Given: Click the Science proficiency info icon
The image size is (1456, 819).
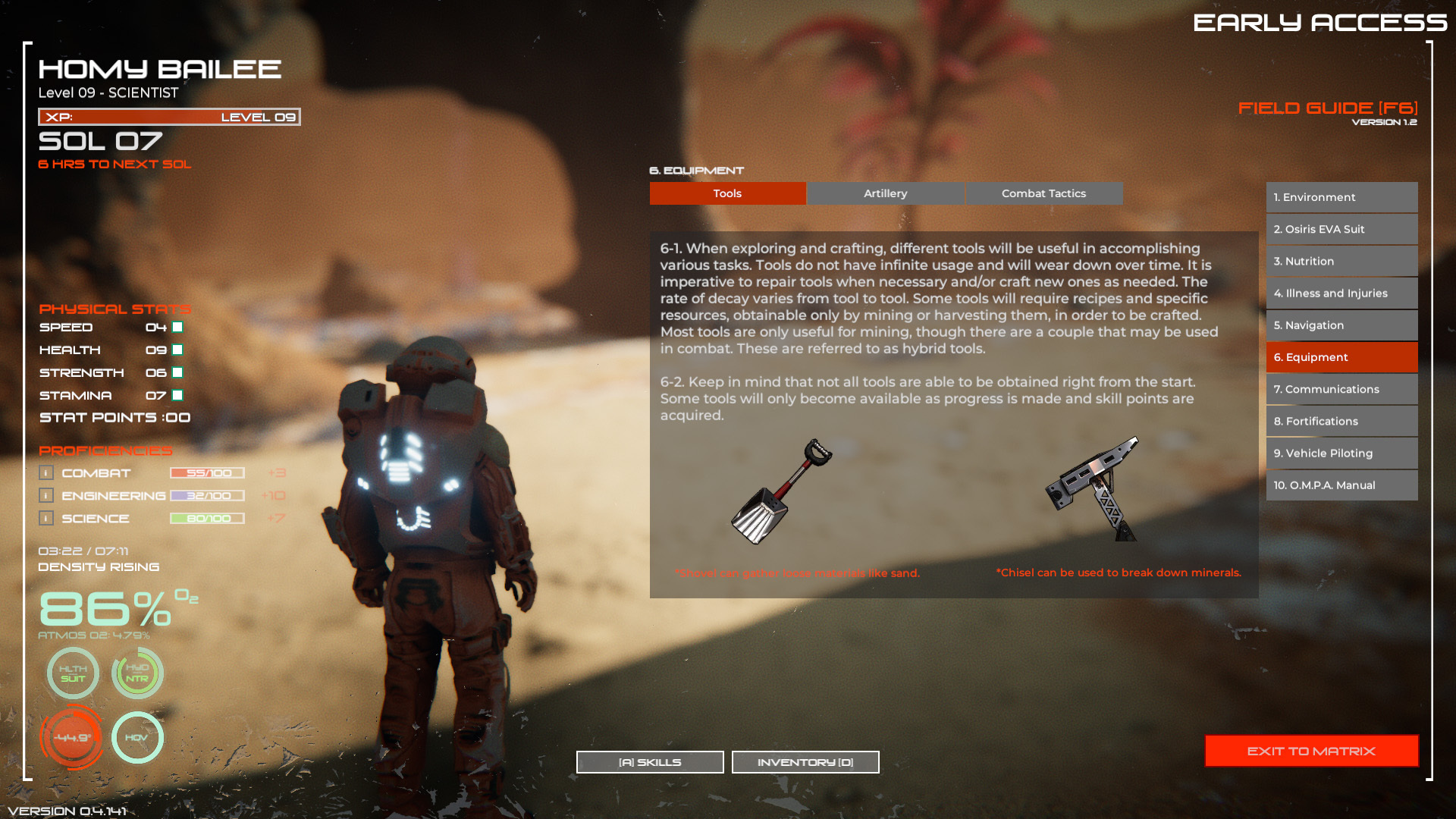Looking at the screenshot, I should click(x=46, y=519).
